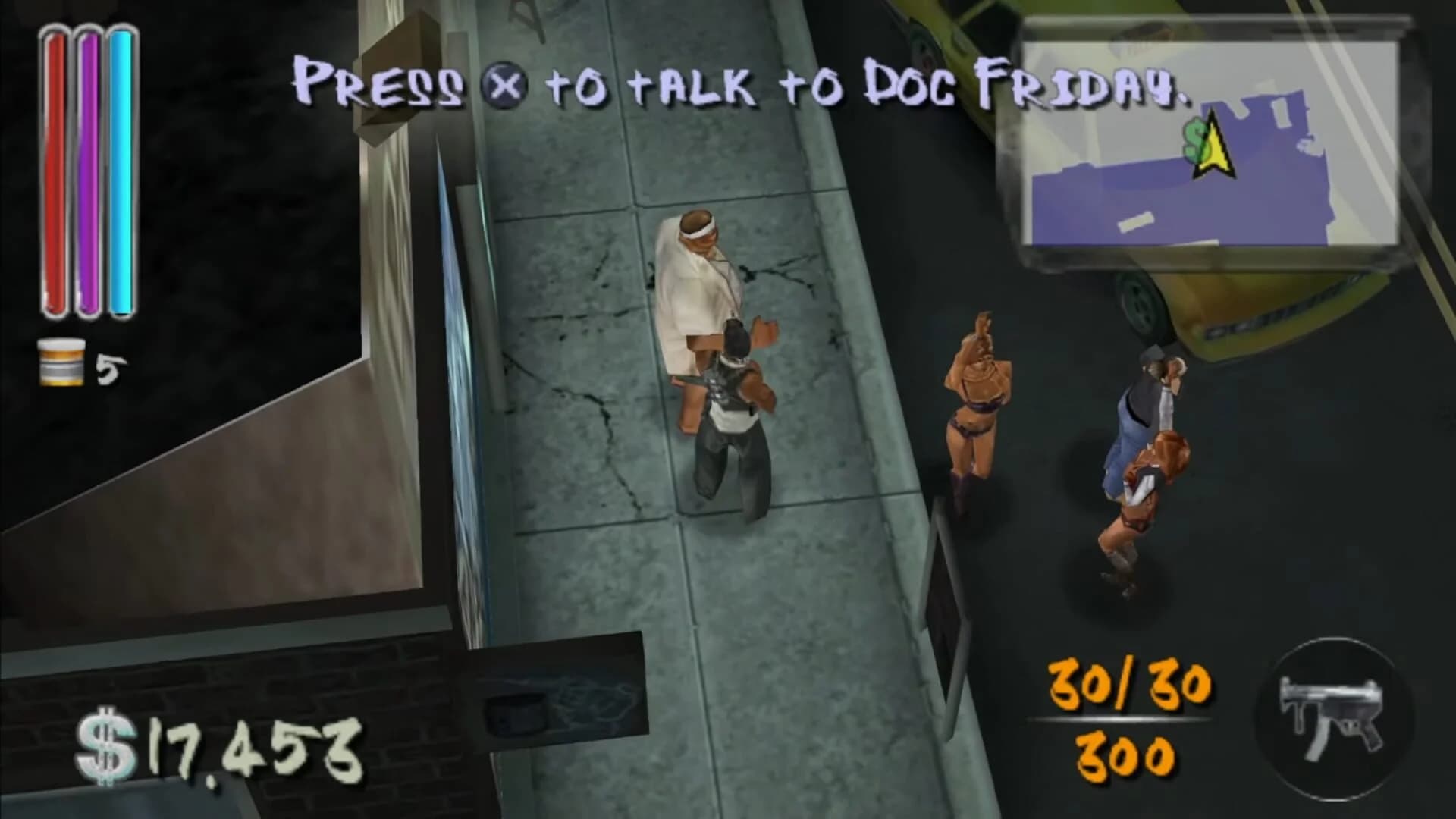Click the red health bar
1456x819 pixels.
[x=55, y=167]
